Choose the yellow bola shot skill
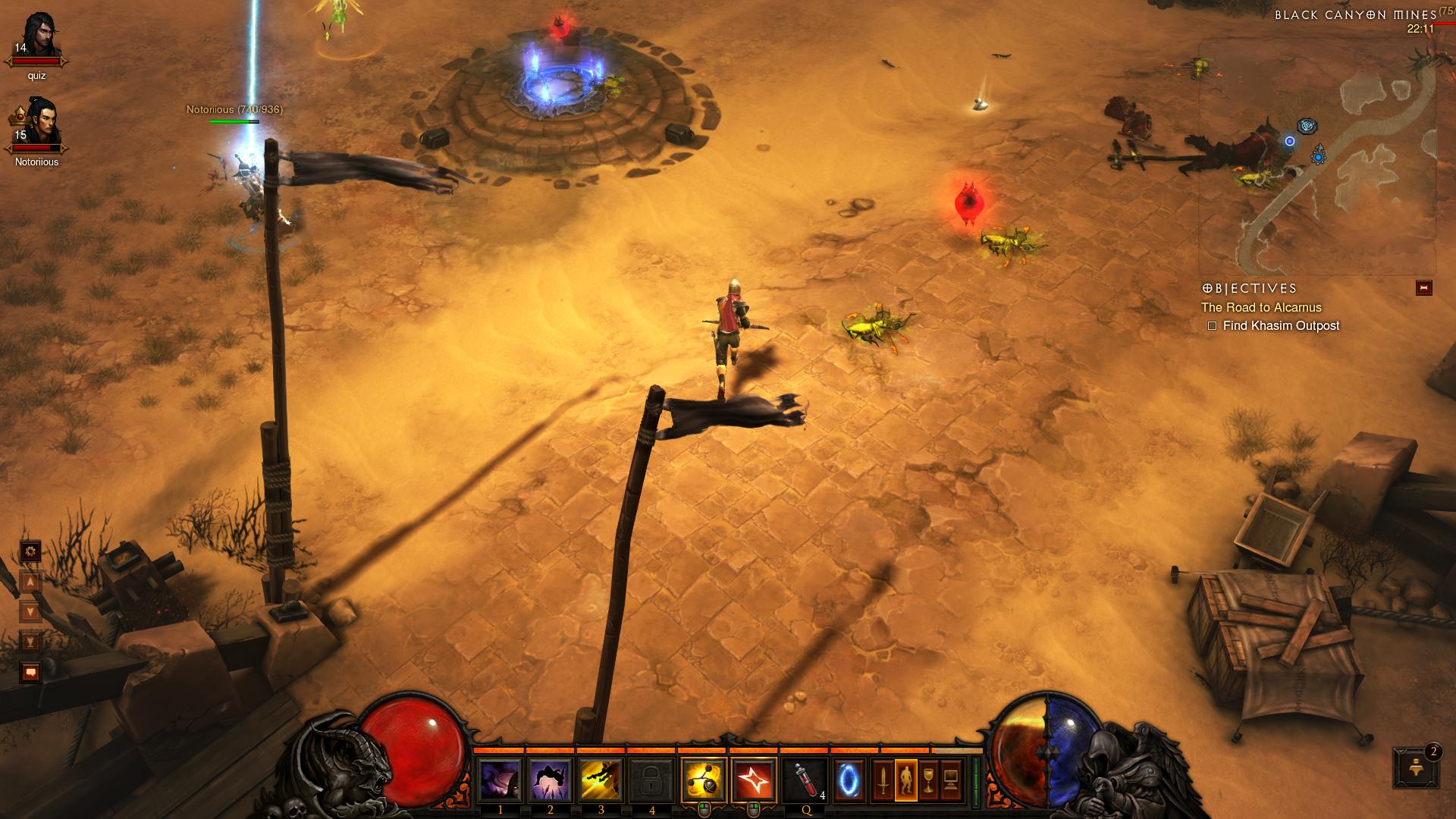The height and width of the screenshot is (819, 1456). tap(704, 780)
